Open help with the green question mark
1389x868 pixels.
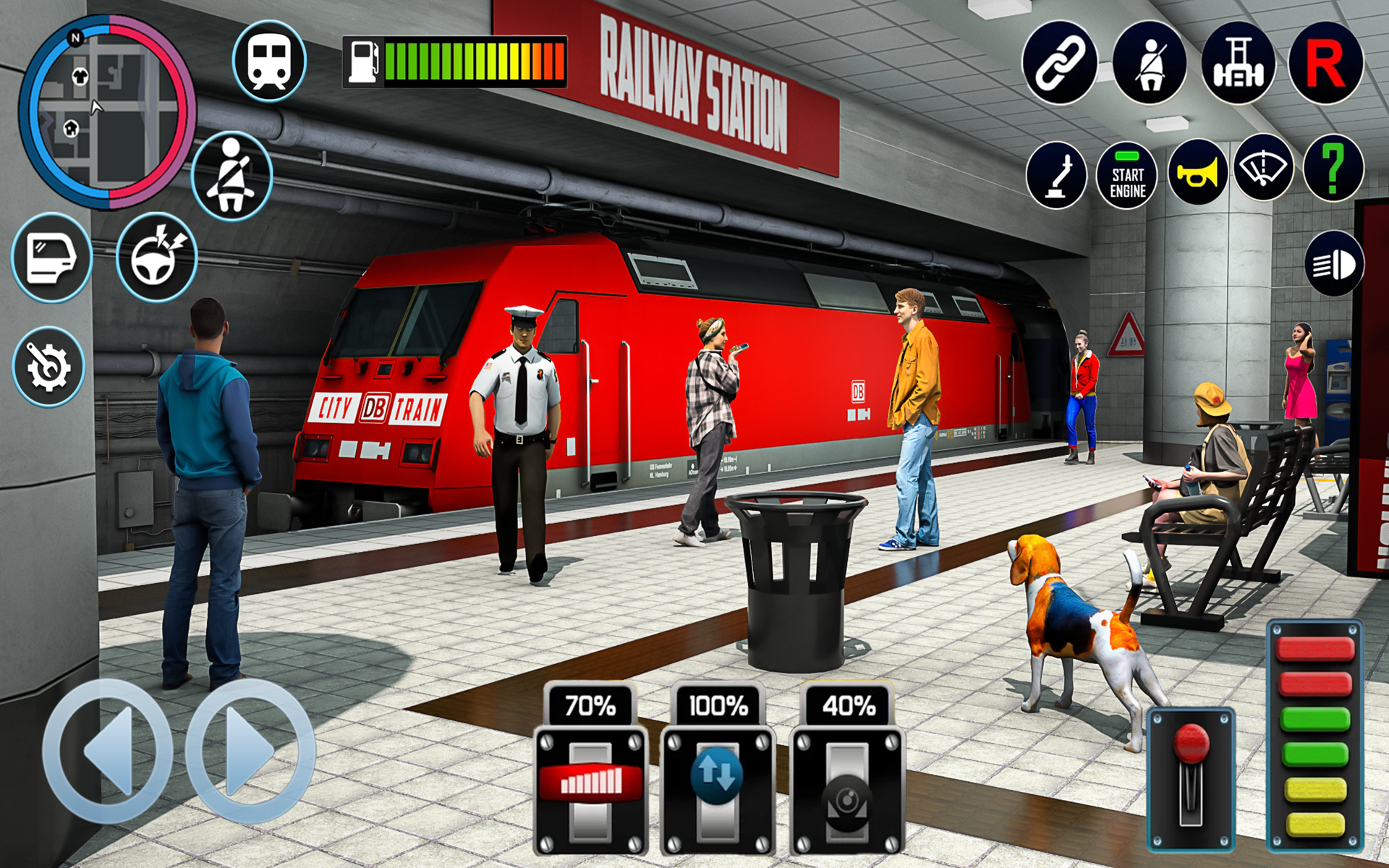pyautogui.click(x=1333, y=169)
